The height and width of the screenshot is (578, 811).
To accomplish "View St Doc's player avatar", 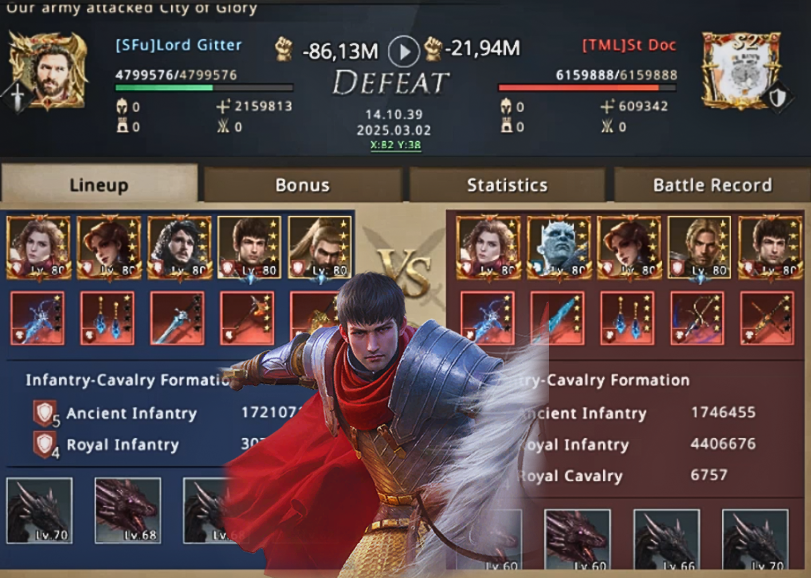I will pyautogui.click(x=741, y=70).
